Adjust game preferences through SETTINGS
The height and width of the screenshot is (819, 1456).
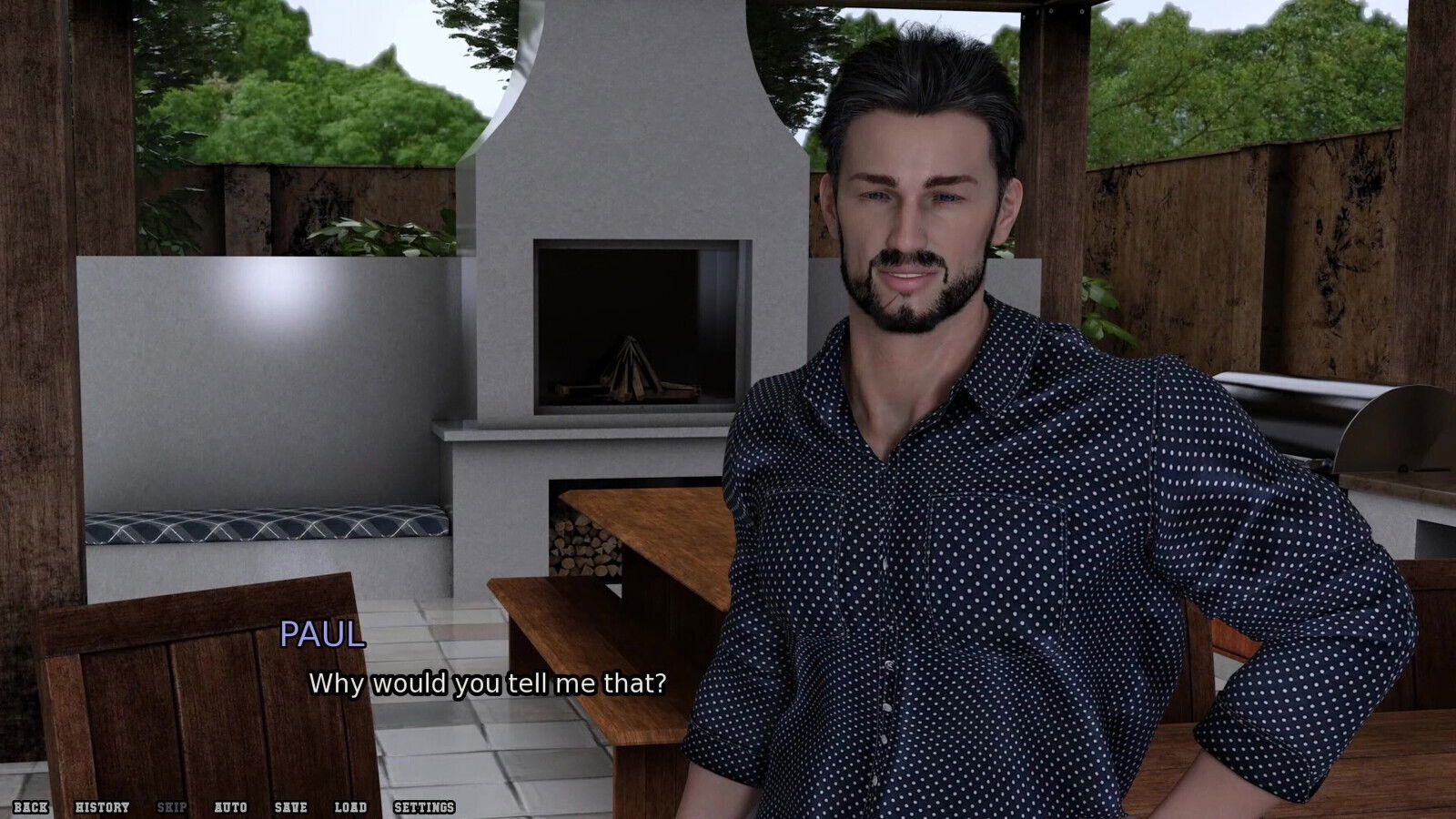tap(424, 806)
